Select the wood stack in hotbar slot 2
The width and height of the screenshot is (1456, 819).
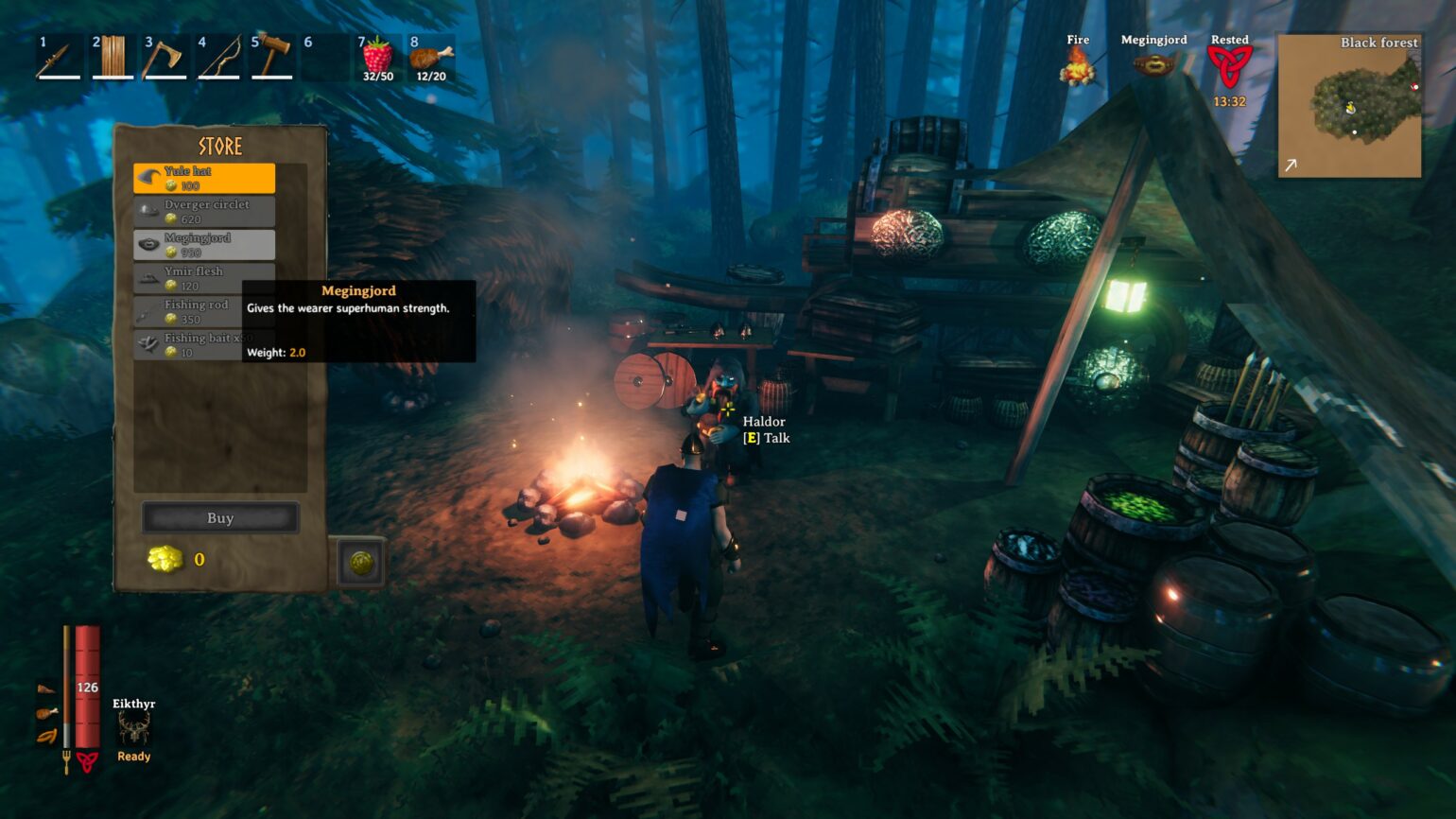110,57
